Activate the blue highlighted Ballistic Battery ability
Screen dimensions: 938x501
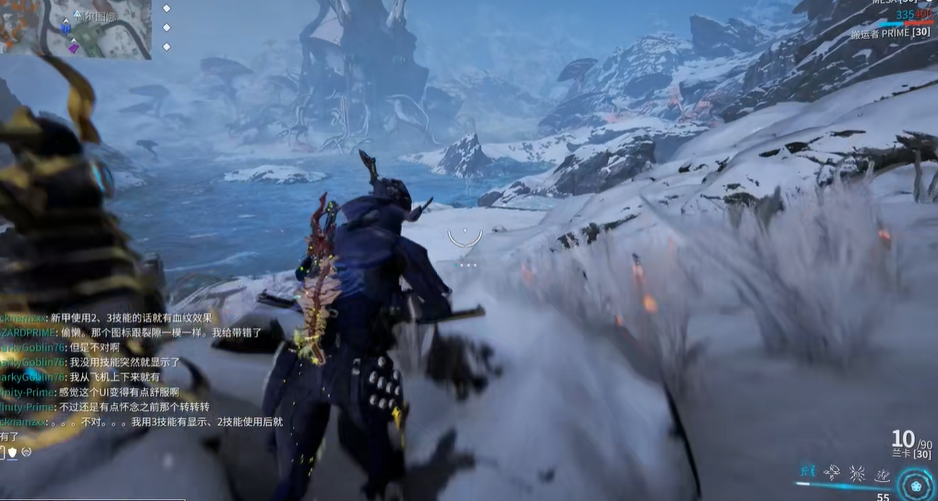point(807,470)
